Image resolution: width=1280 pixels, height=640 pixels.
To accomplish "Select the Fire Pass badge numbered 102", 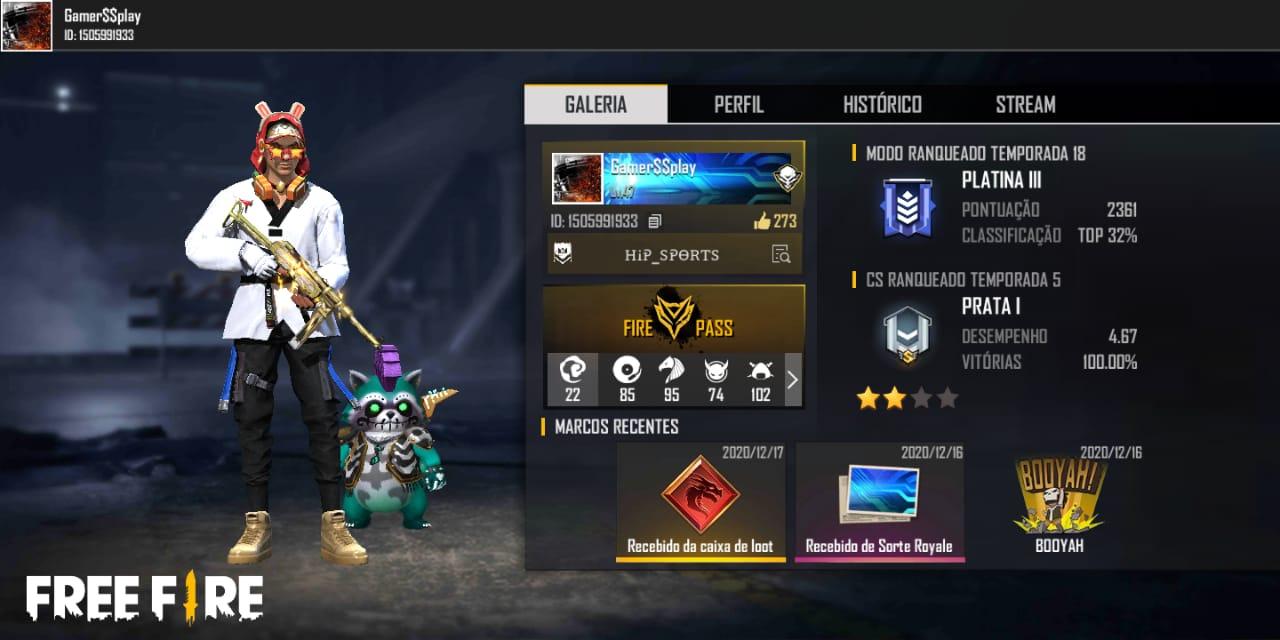I will click(x=760, y=379).
